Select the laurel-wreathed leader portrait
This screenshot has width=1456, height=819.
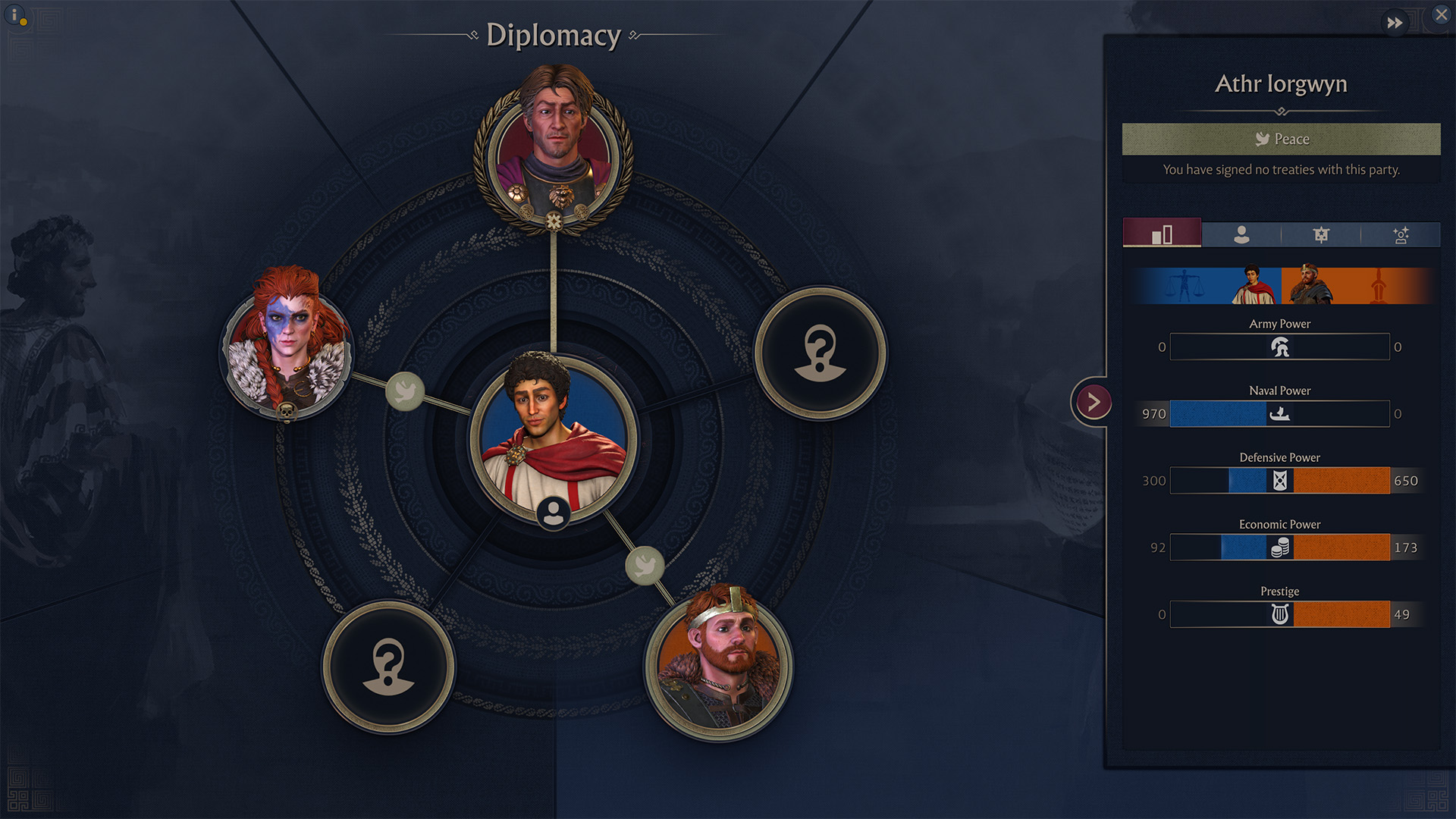554,149
